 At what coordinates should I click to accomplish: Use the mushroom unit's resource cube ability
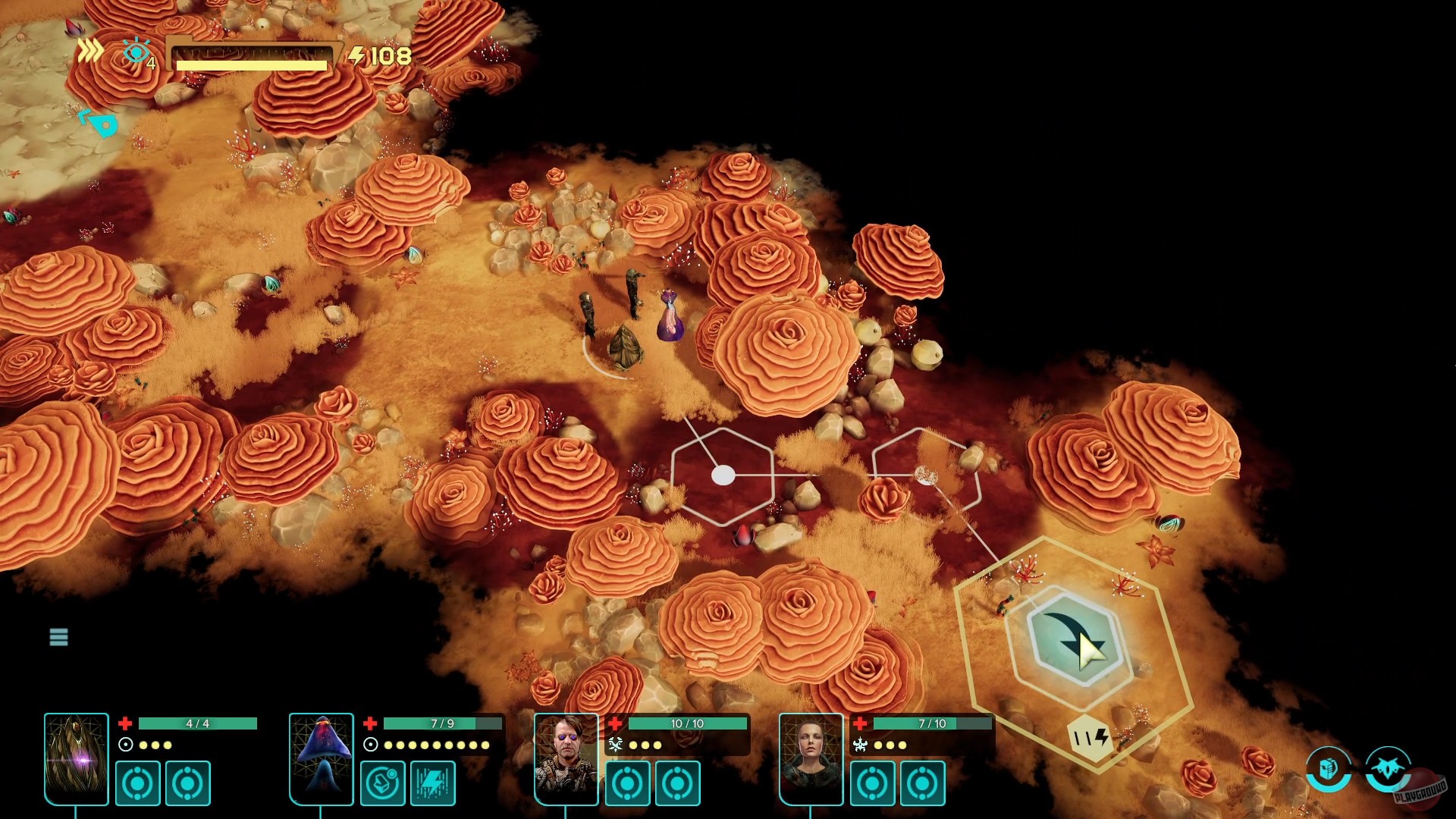[384, 784]
